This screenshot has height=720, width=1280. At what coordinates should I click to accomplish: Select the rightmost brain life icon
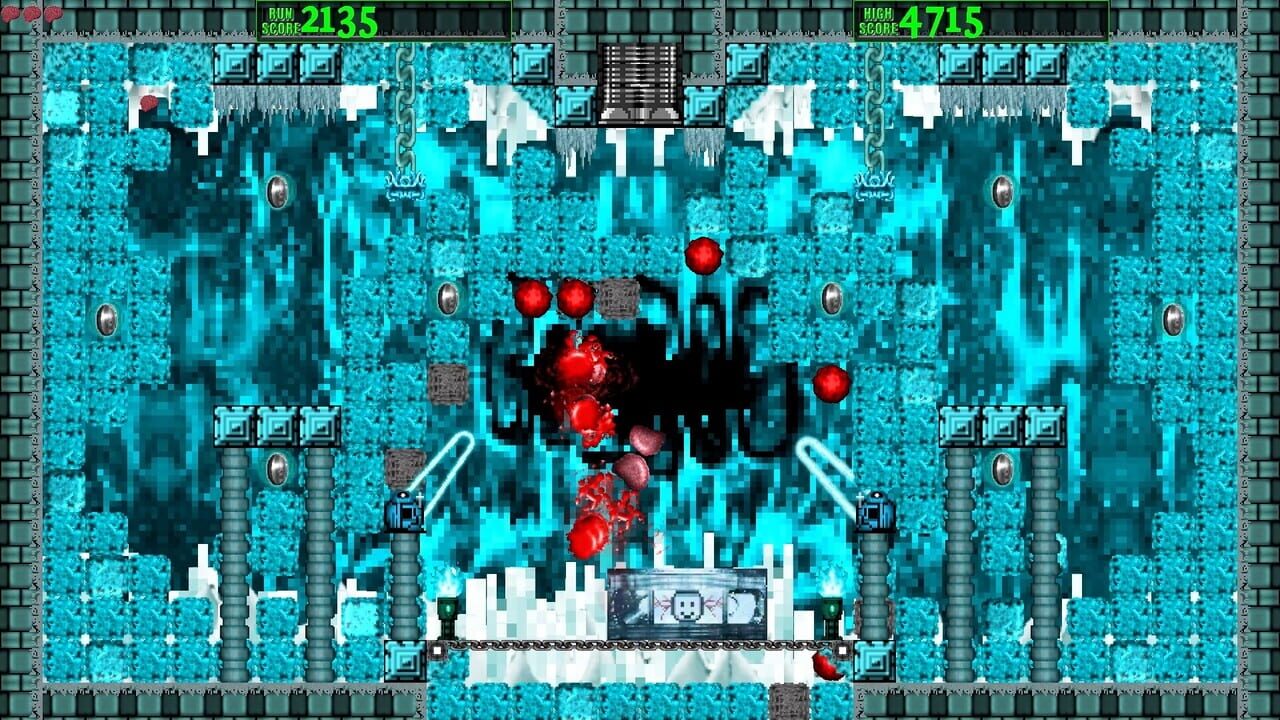pyautogui.click(x=53, y=14)
